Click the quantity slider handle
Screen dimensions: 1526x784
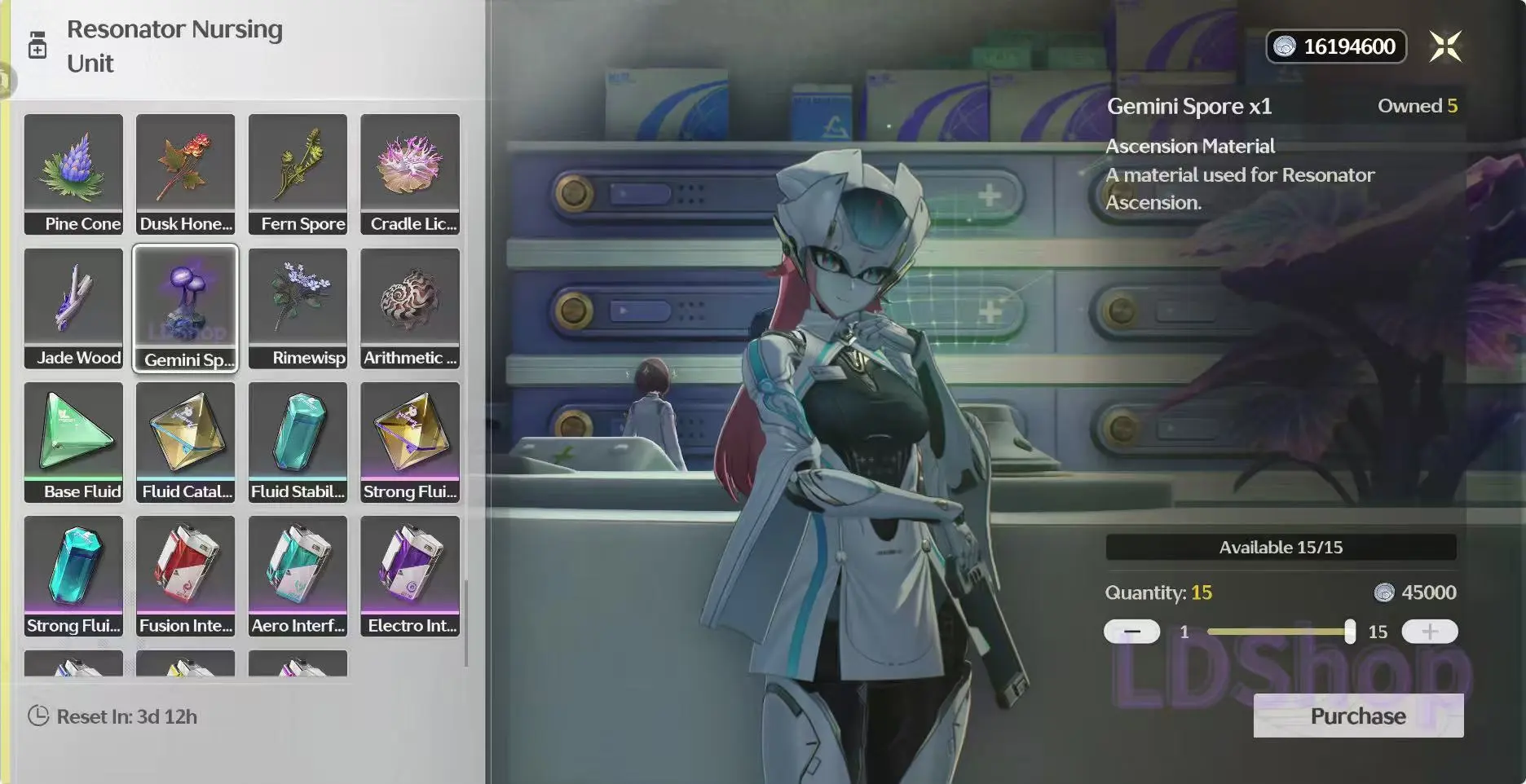(x=1350, y=632)
